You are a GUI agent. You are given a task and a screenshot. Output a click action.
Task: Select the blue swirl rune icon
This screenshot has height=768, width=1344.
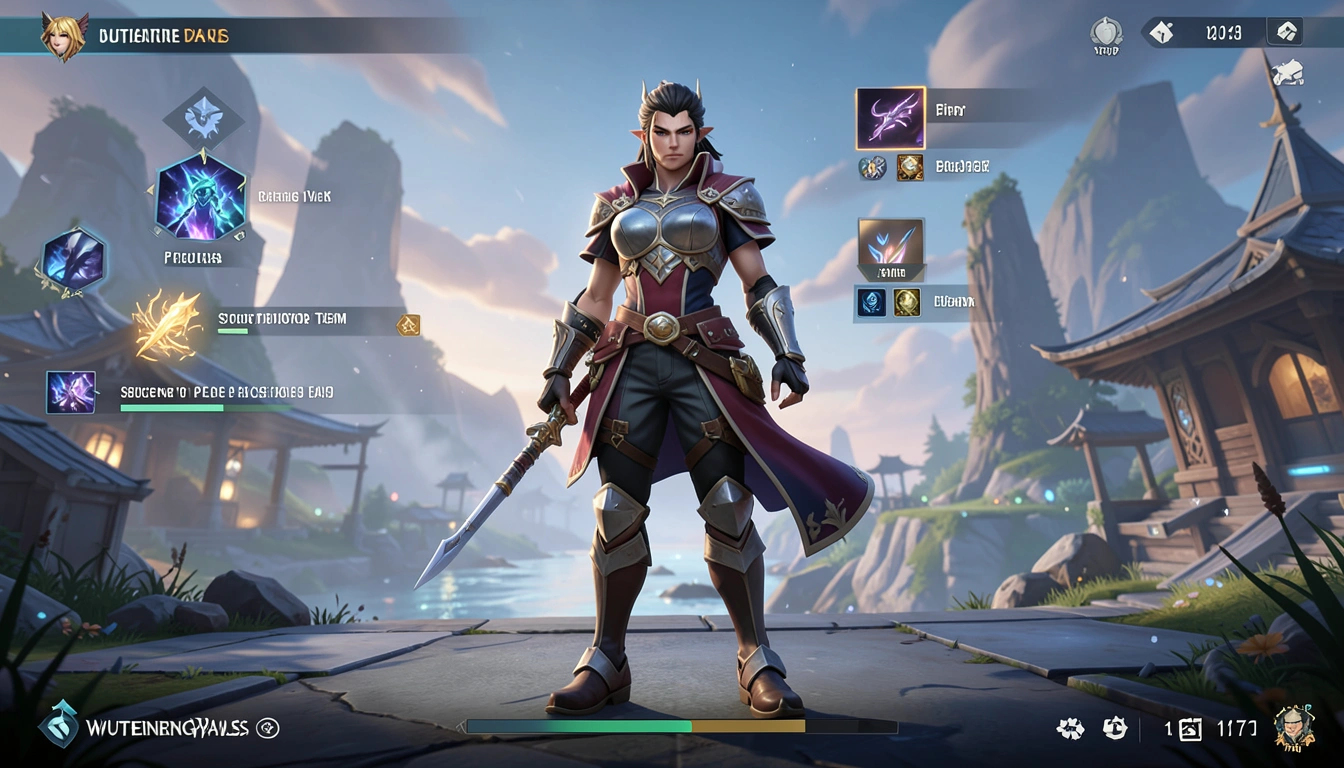tap(870, 302)
